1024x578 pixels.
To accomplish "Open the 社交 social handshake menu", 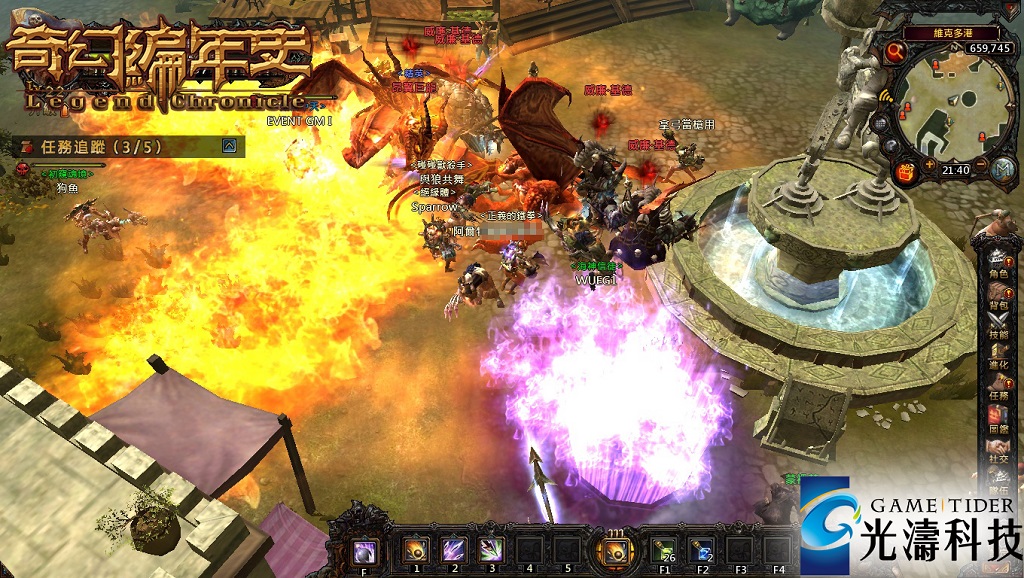I will (x=998, y=448).
